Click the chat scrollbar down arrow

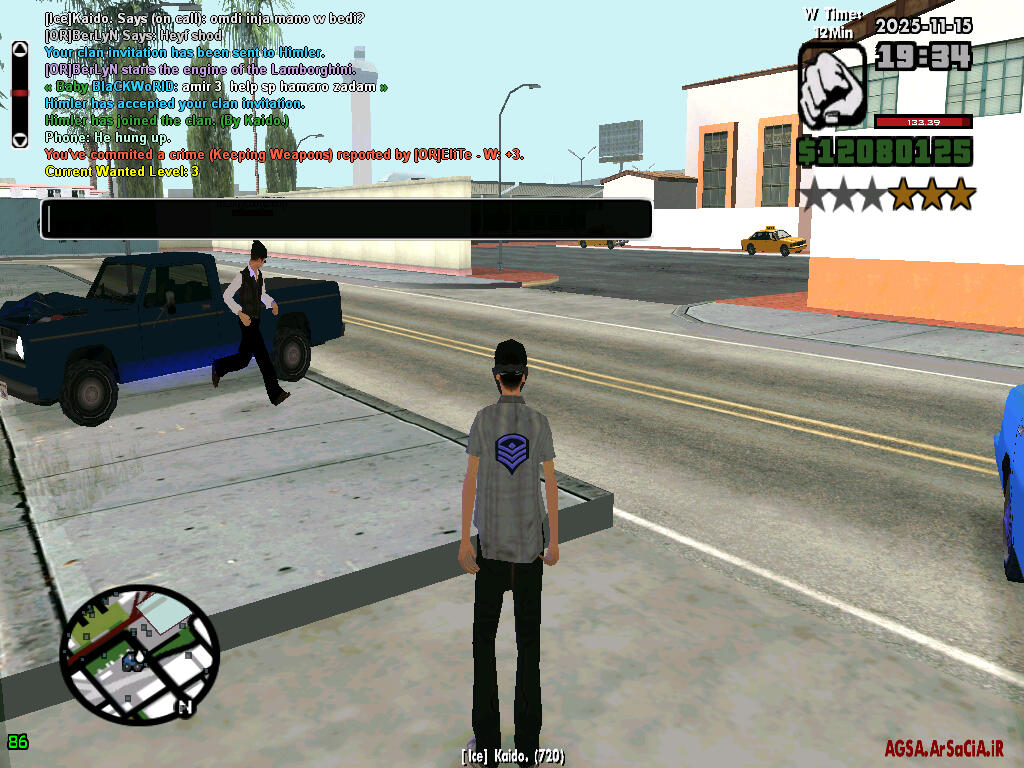coord(20,140)
